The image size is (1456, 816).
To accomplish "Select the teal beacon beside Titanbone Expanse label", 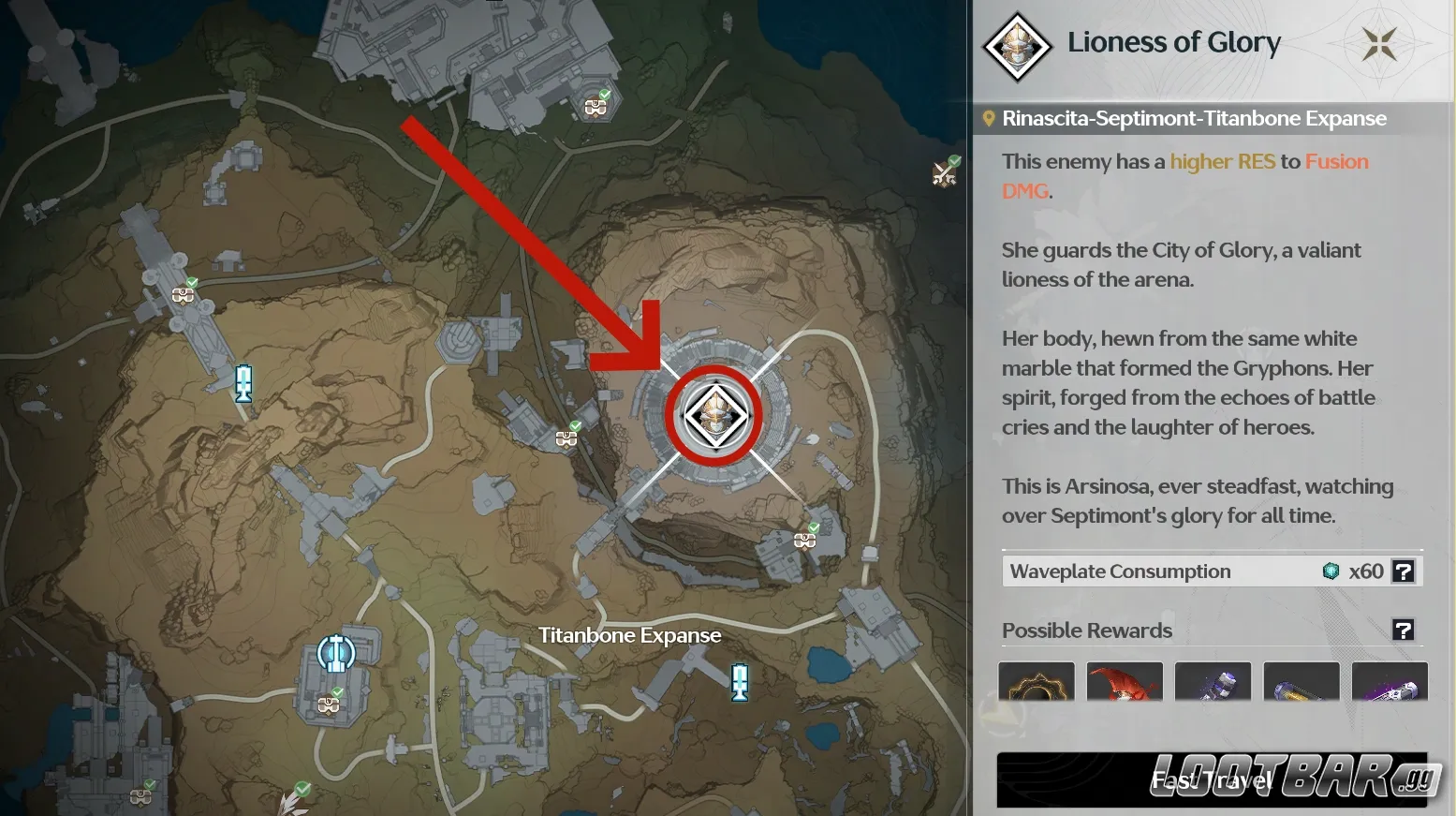I will pyautogui.click(x=740, y=681).
